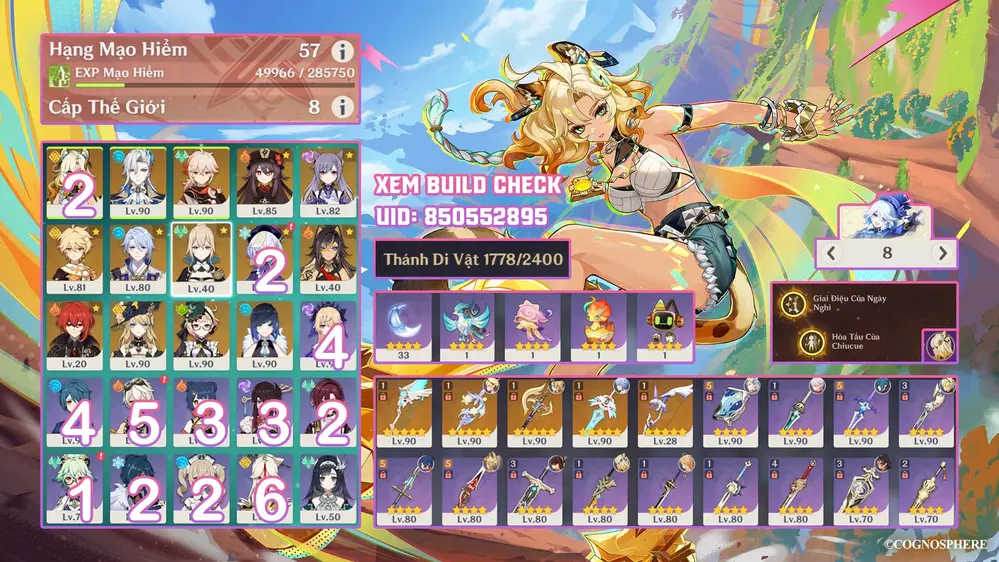Select the Lv.50 black-haired character card
Image resolution: width=999 pixels, height=562 pixels.
(329, 488)
